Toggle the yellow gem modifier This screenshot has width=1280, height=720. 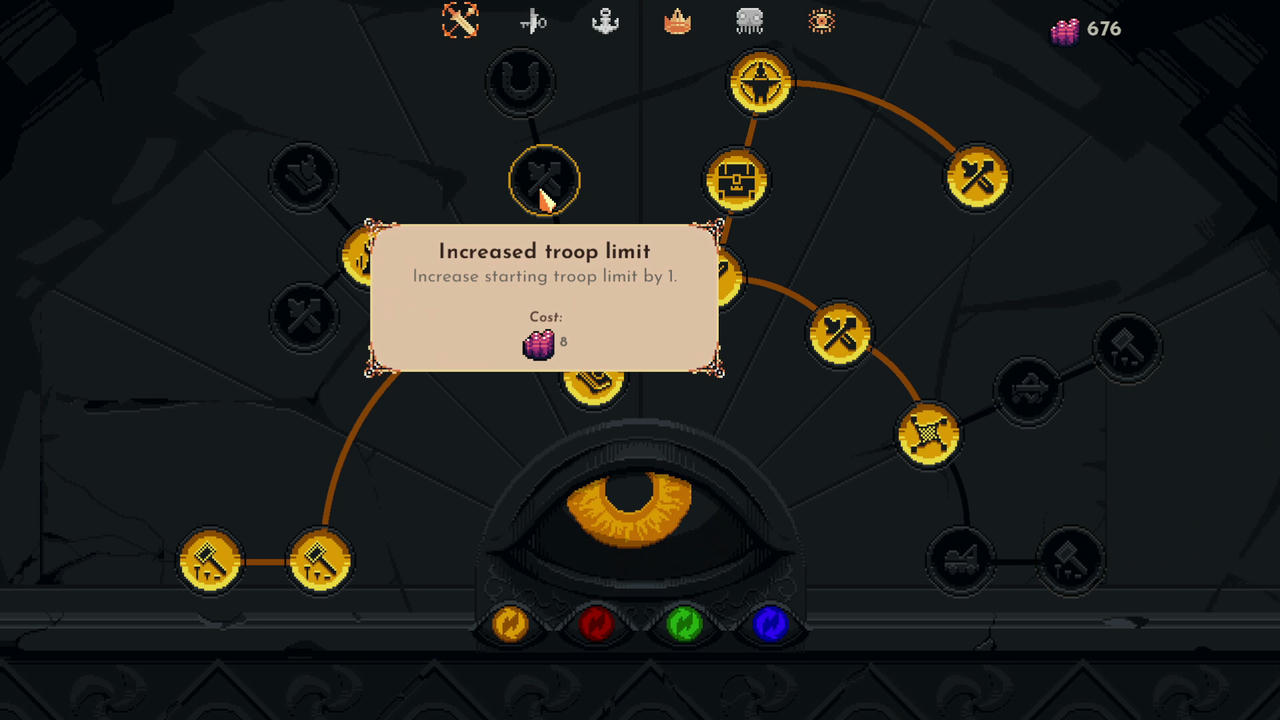(x=511, y=624)
